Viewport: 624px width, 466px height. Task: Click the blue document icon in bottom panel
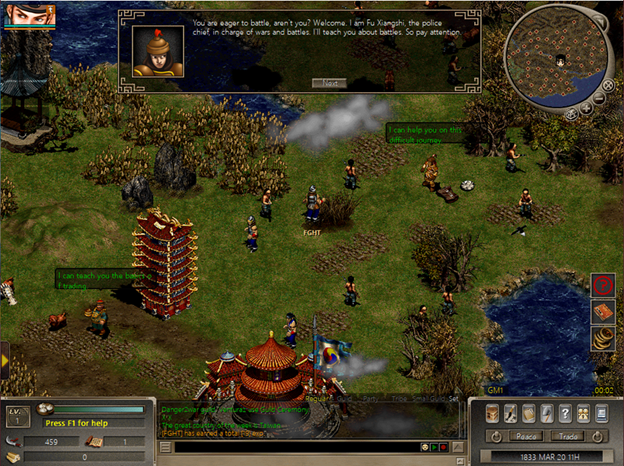[x=600, y=413]
